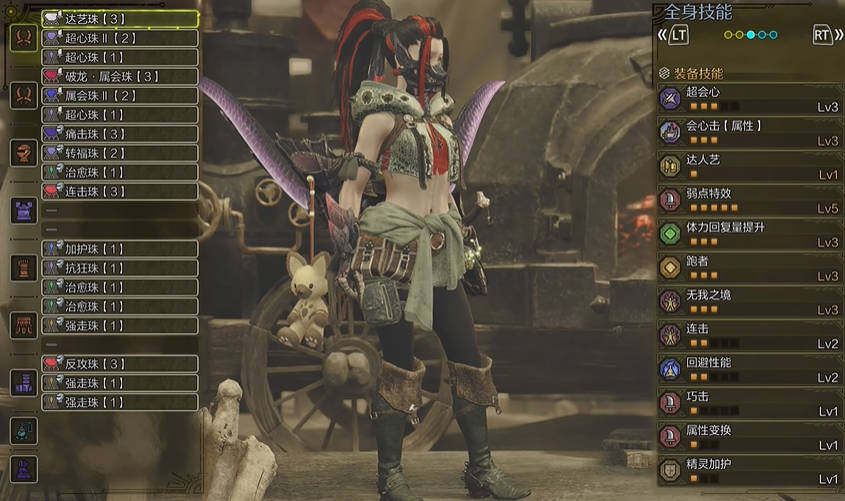845x501 pixels.
Task: Choose the 属会珠II【2】 decoration row
Action: [x=119, y=95]
